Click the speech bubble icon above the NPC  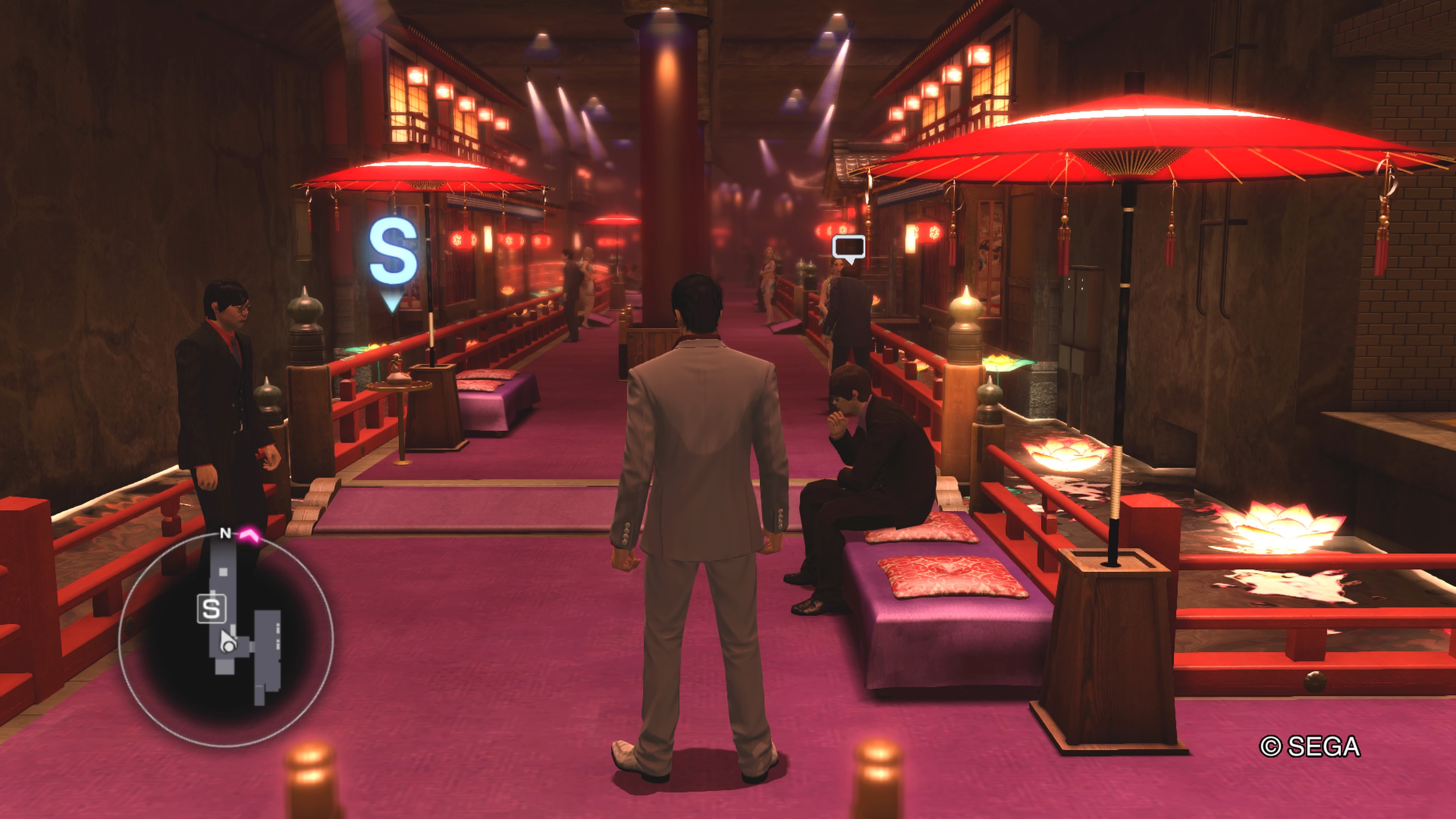tap(849, 248)
